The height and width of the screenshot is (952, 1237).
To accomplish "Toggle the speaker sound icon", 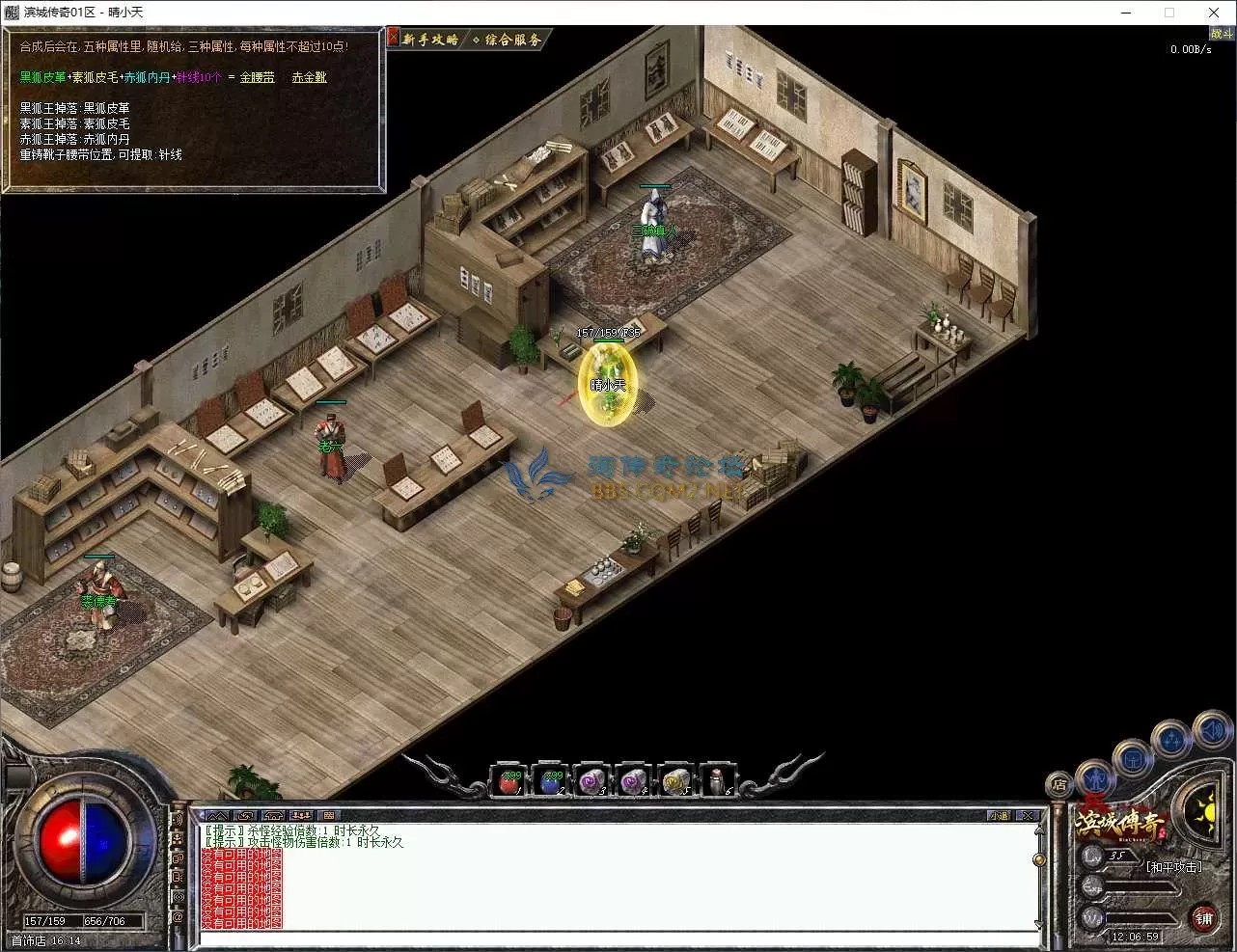I will pyautogui.click(x=1213, y=731).
